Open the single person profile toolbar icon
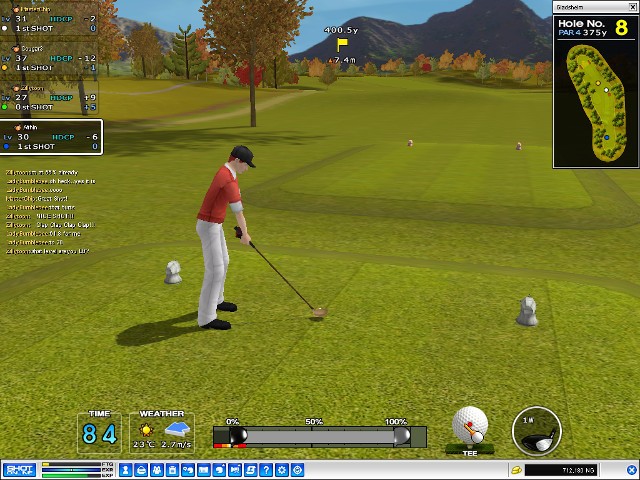This screenshot has width=640, height=480. (127, 469)
